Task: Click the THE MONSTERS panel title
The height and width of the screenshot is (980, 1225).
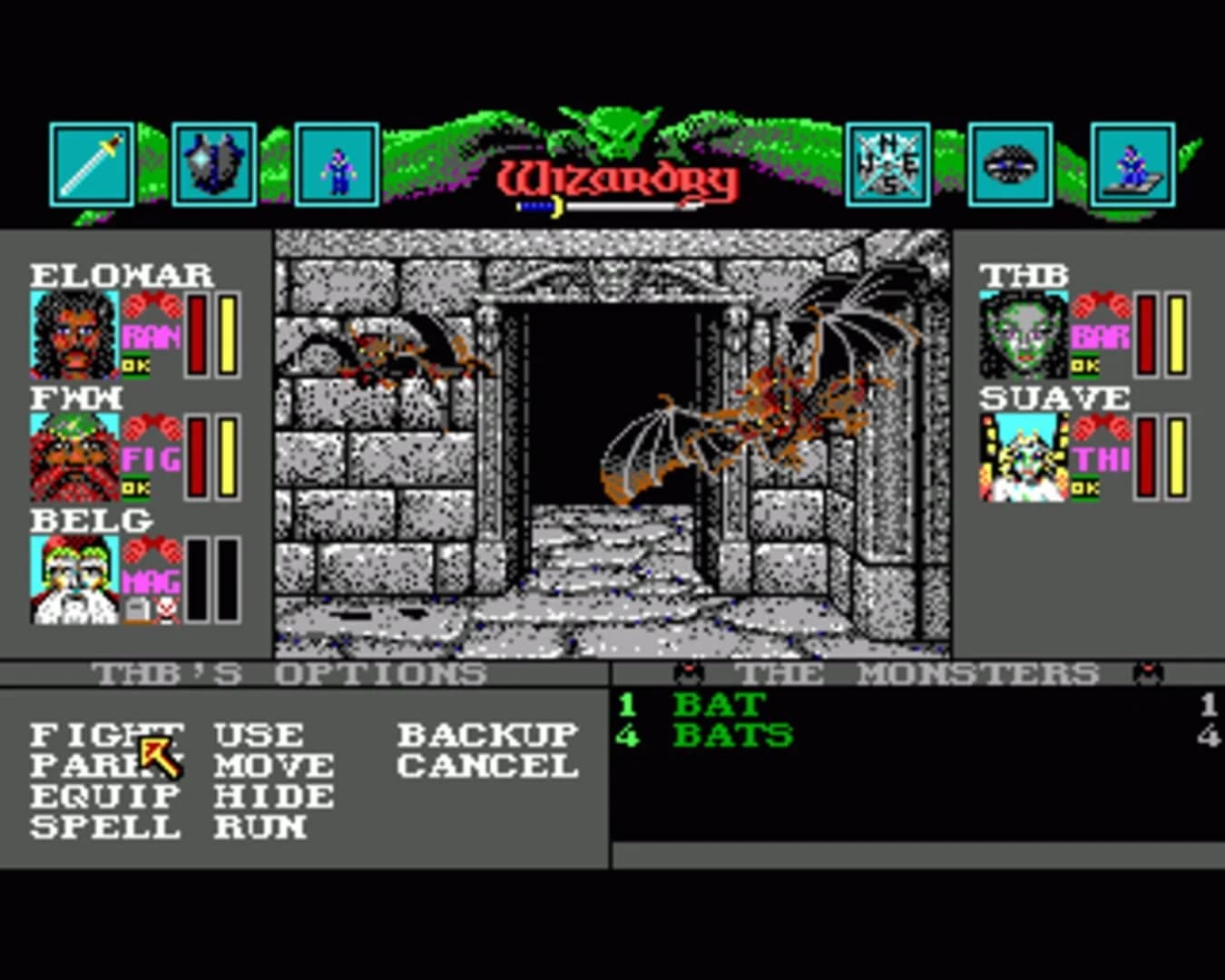Action: pyautogui.click(x=919, y=672)
